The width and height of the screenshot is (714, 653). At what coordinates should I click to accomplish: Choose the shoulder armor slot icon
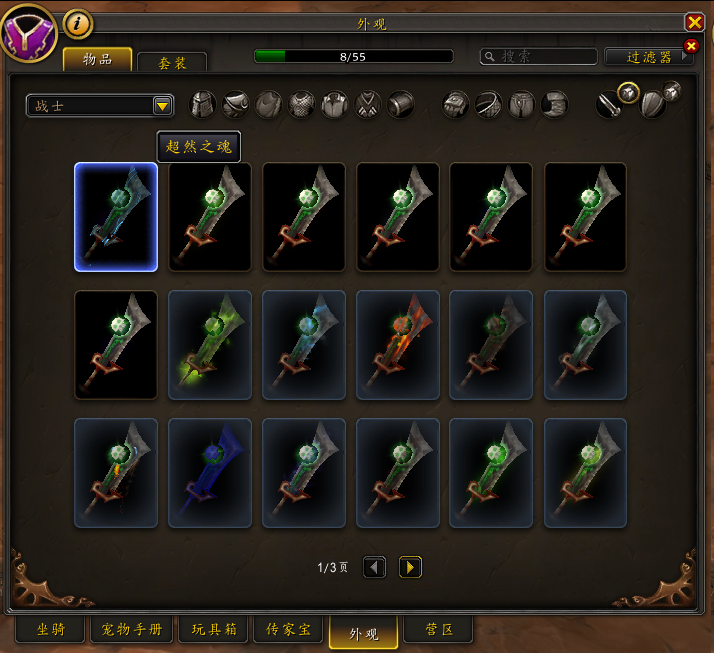coord(236,104)
